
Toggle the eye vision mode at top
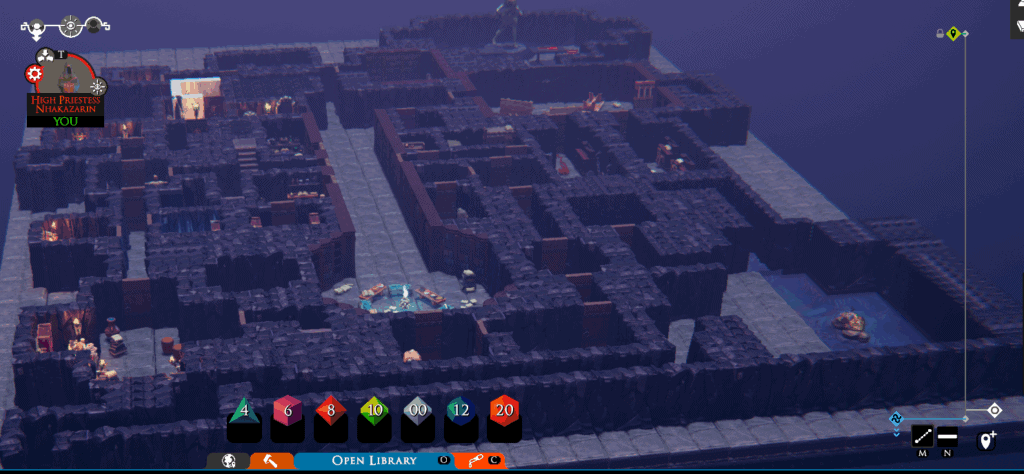click(x=70, y=26)
